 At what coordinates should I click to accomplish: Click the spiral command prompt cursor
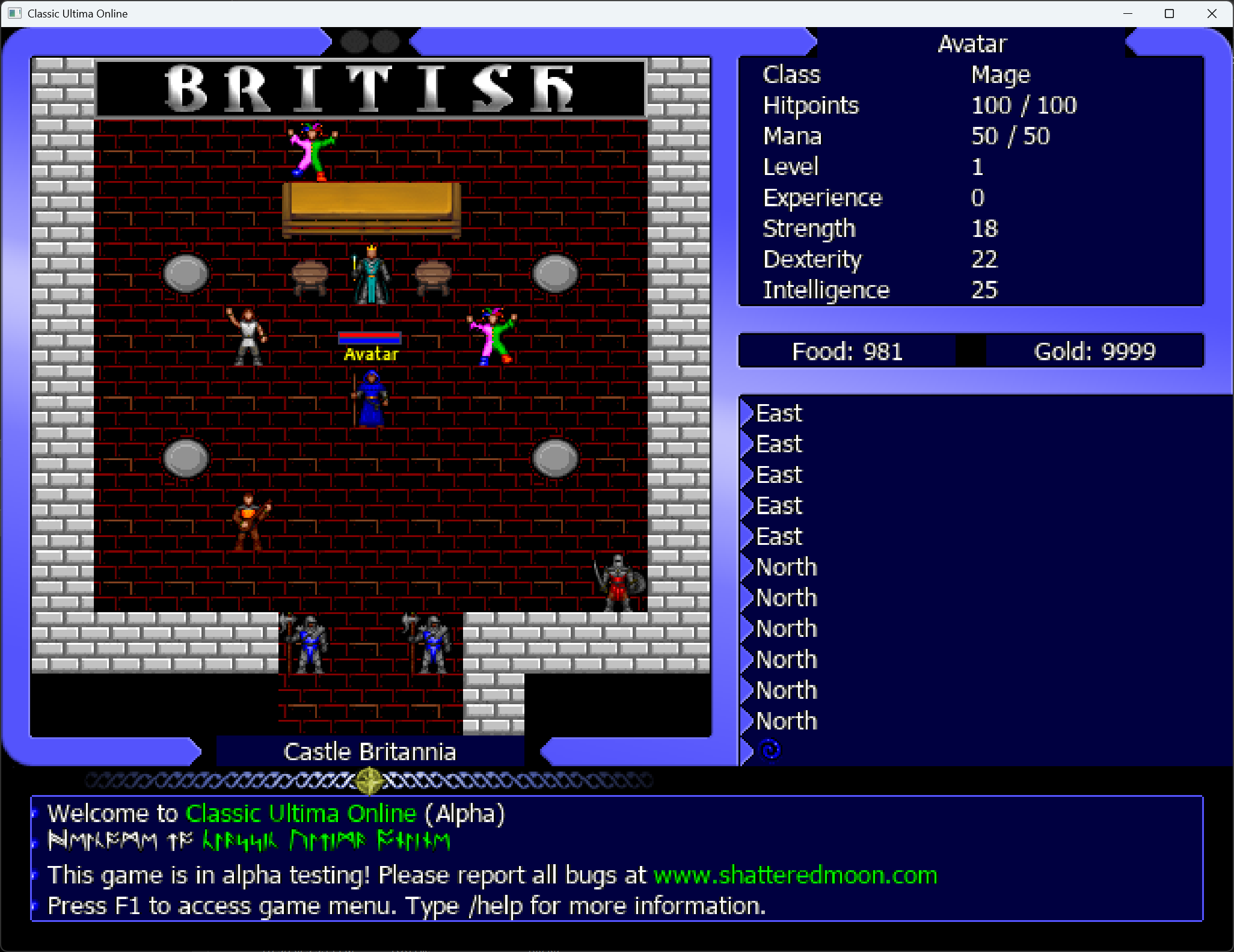click(x=770, y=750)
